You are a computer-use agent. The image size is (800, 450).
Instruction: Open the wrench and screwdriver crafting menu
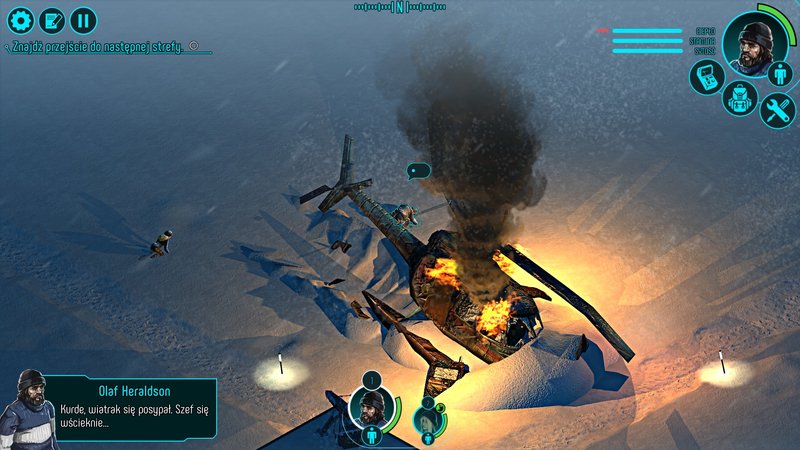(x=777, y=109)
